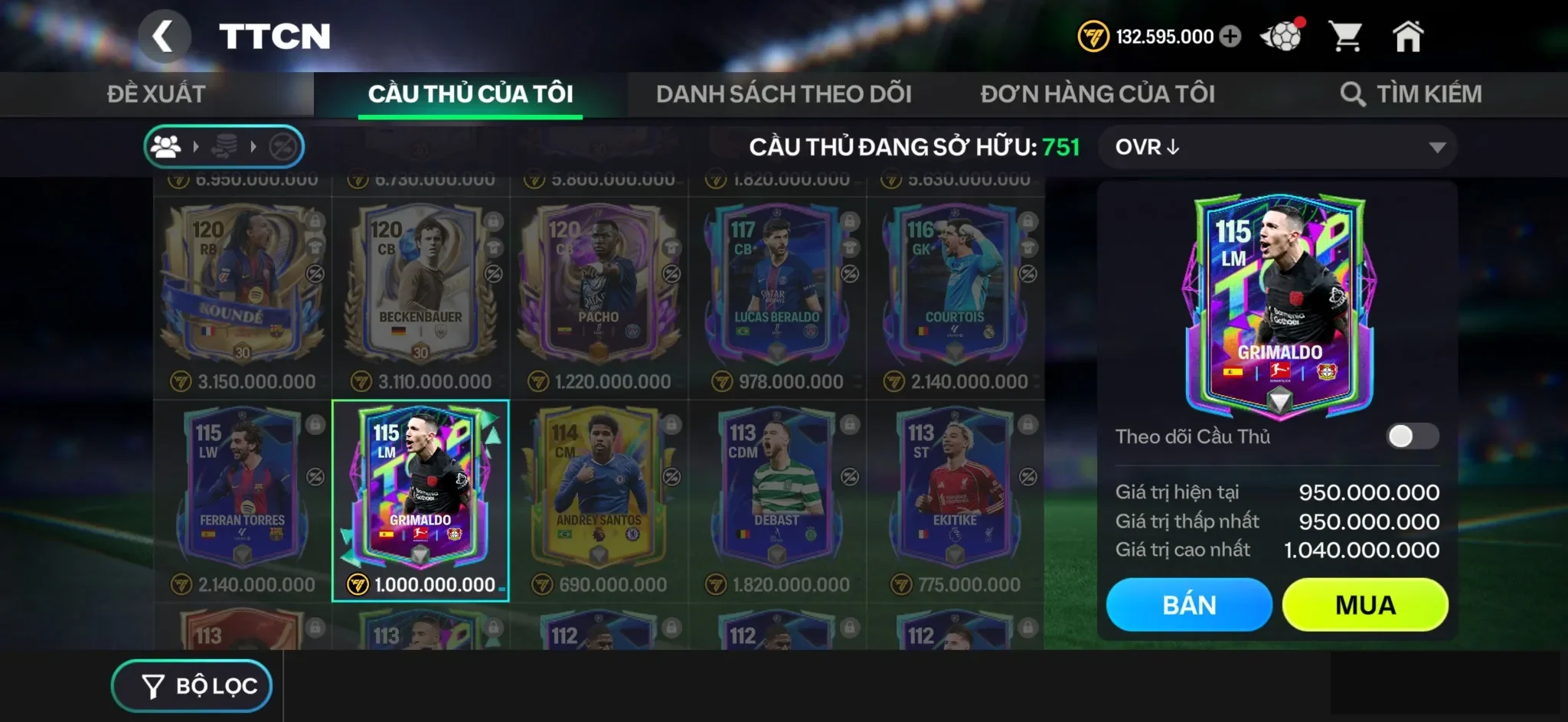Tap the search magnifier beside TÌM KIẾM
Image resolution: width=1568 pixels, height=722 pixels.
1353,93
